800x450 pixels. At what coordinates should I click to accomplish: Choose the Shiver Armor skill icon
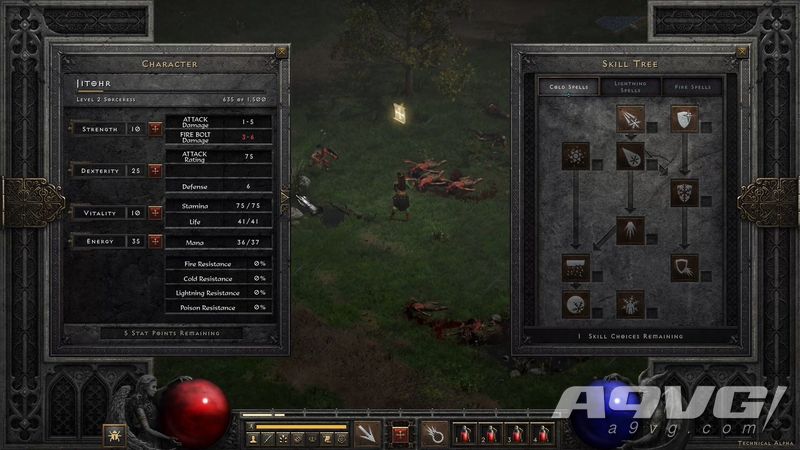pos(684,192)
